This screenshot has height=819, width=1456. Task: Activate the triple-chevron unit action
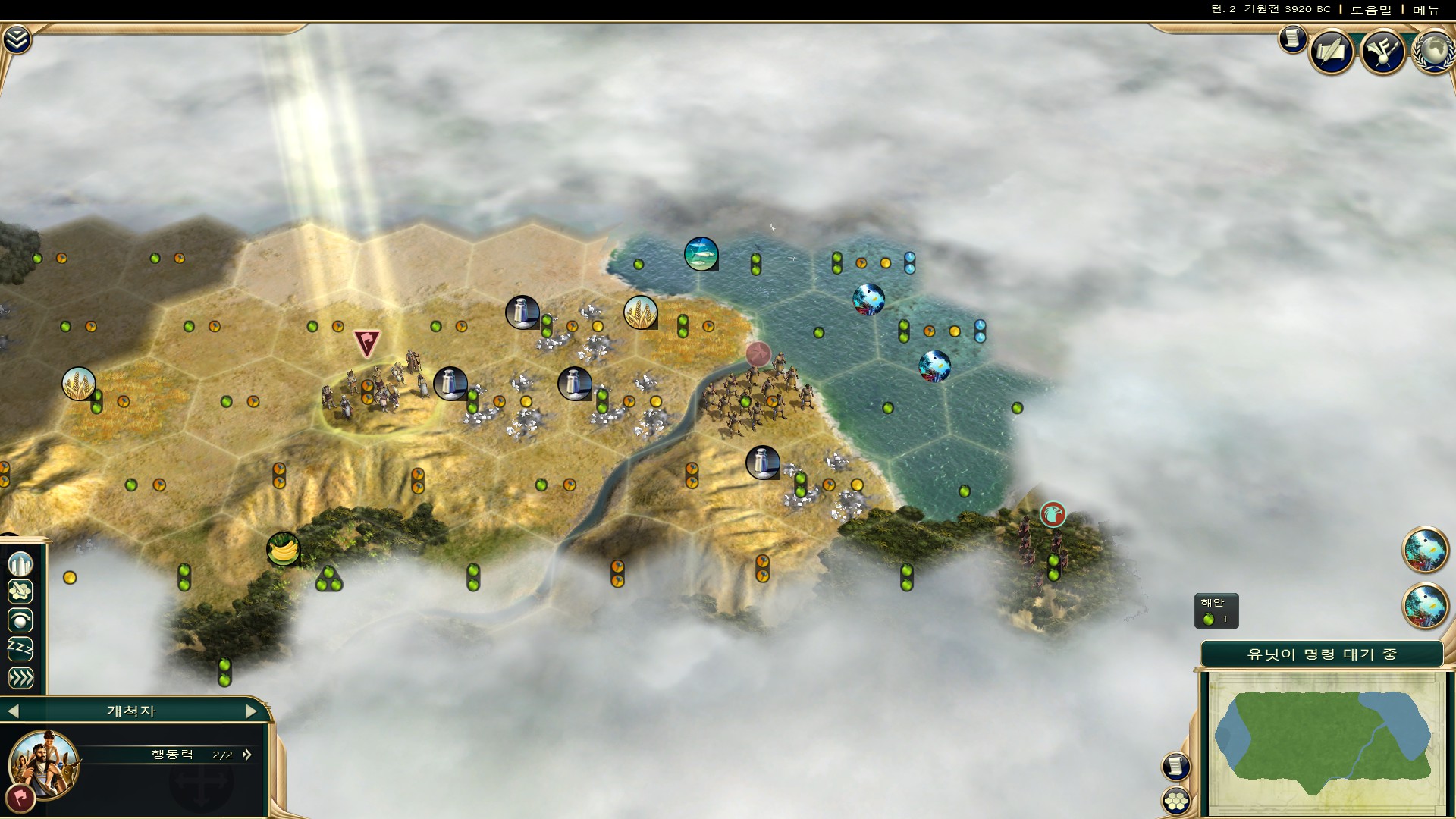click(x=20, y=677)
